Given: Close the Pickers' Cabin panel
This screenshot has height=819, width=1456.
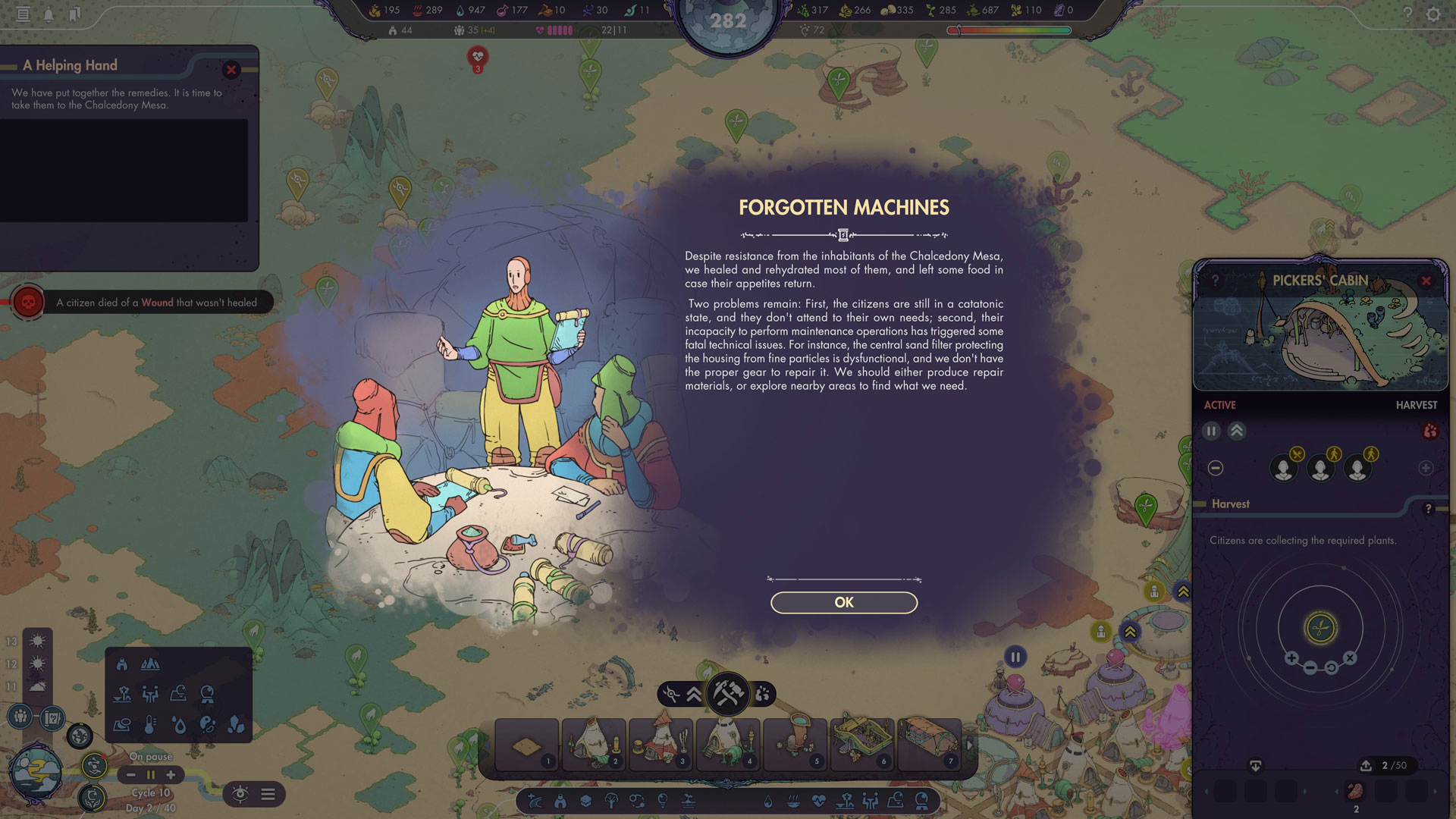Looking at the screenshot, I should 1426,281.
